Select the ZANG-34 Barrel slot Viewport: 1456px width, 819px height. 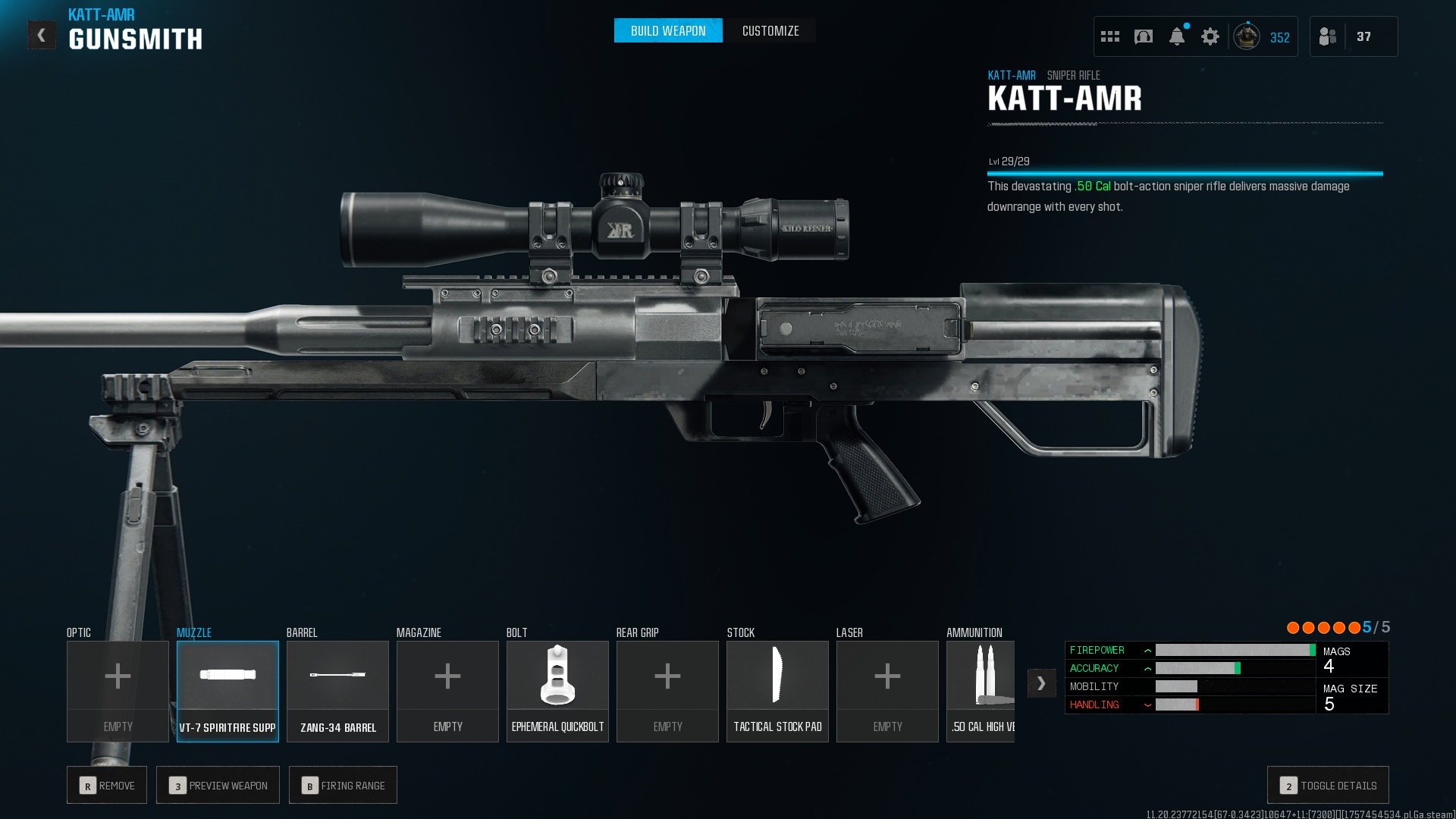(337, 691)
